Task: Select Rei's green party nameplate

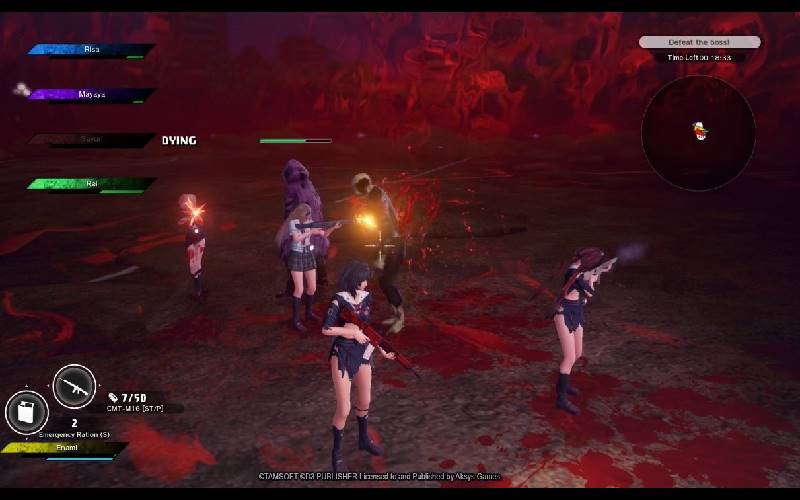Action: 91,184
